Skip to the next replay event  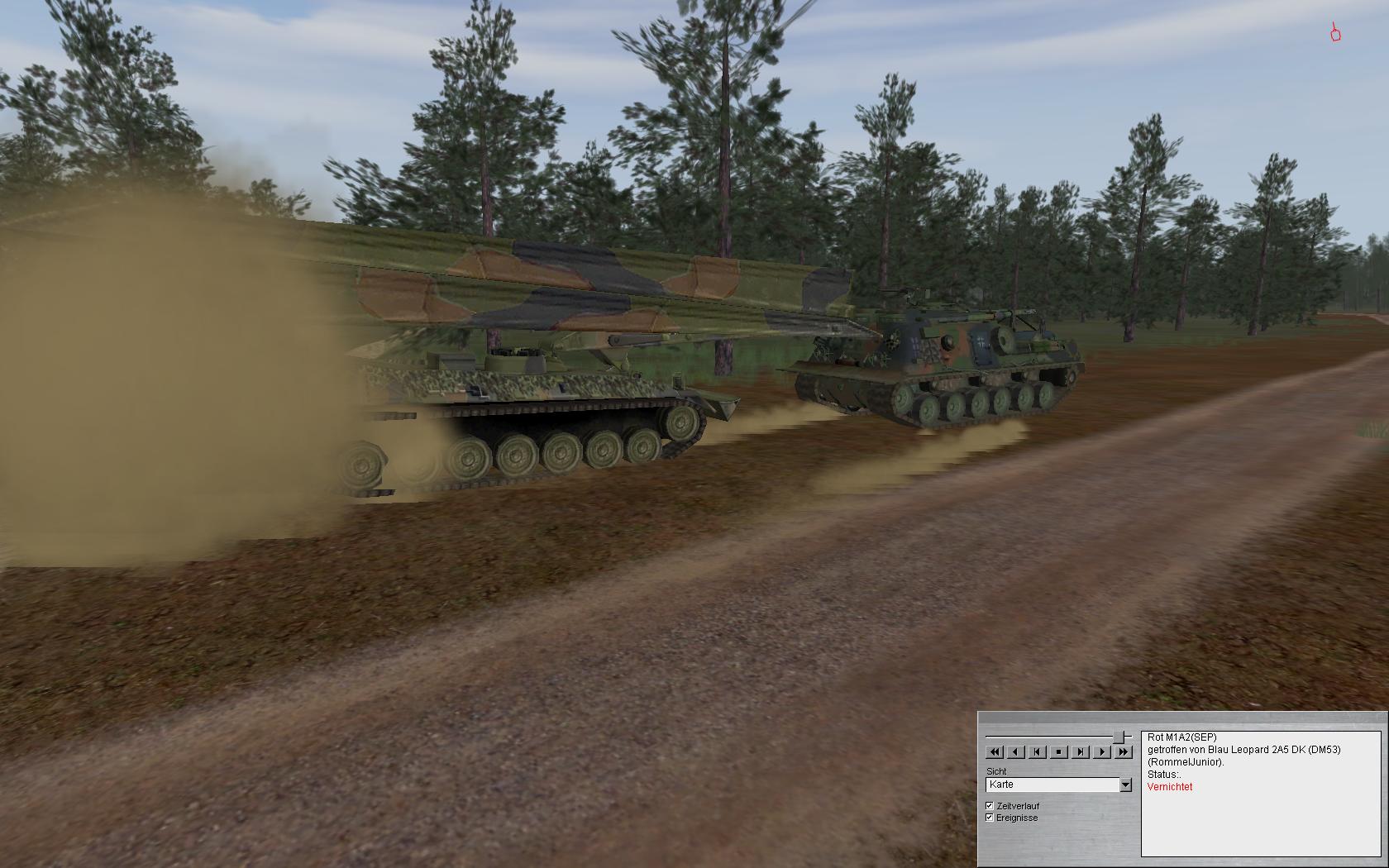point(1080,752)
